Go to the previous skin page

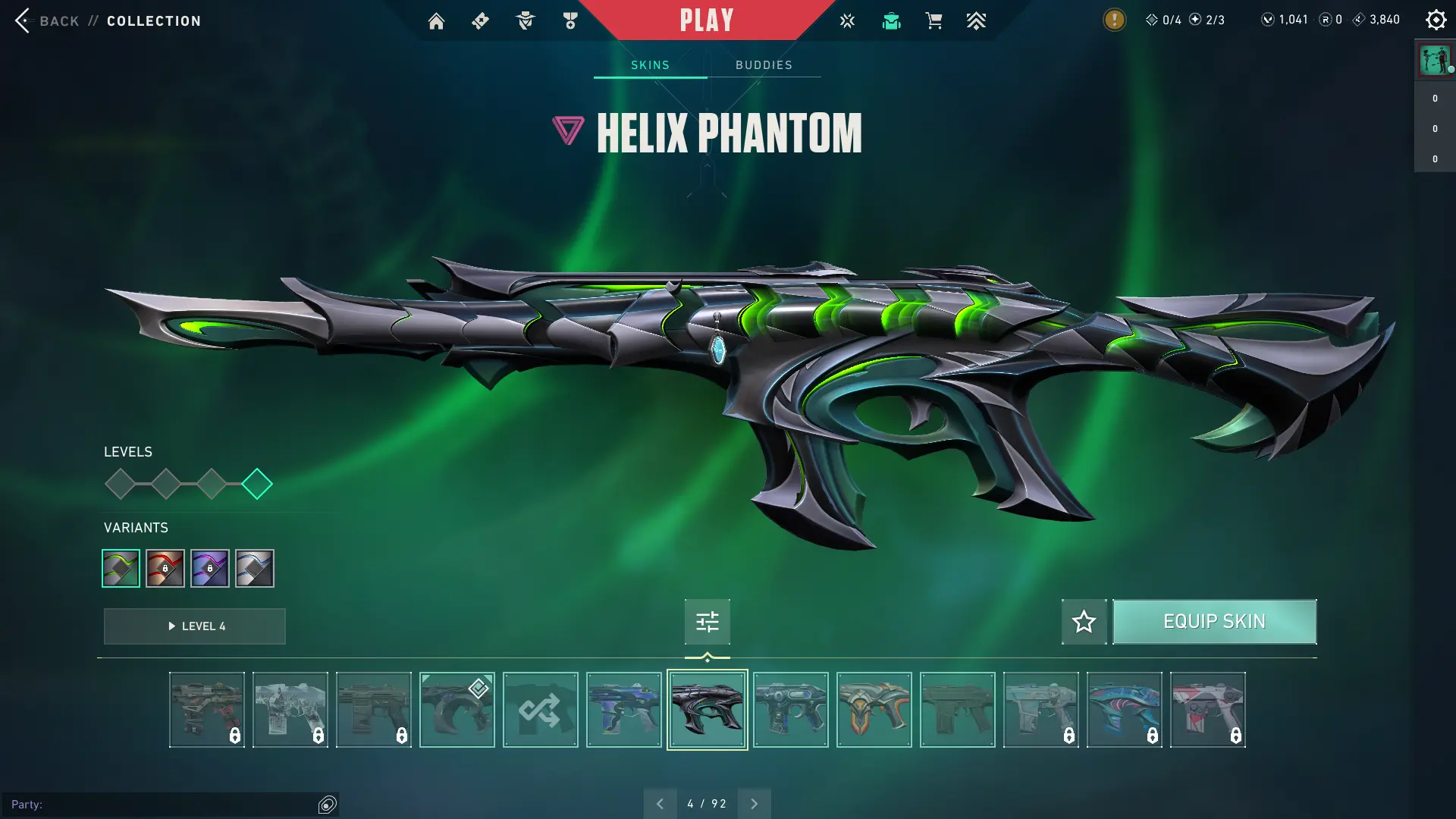click(x=660, y=804)
